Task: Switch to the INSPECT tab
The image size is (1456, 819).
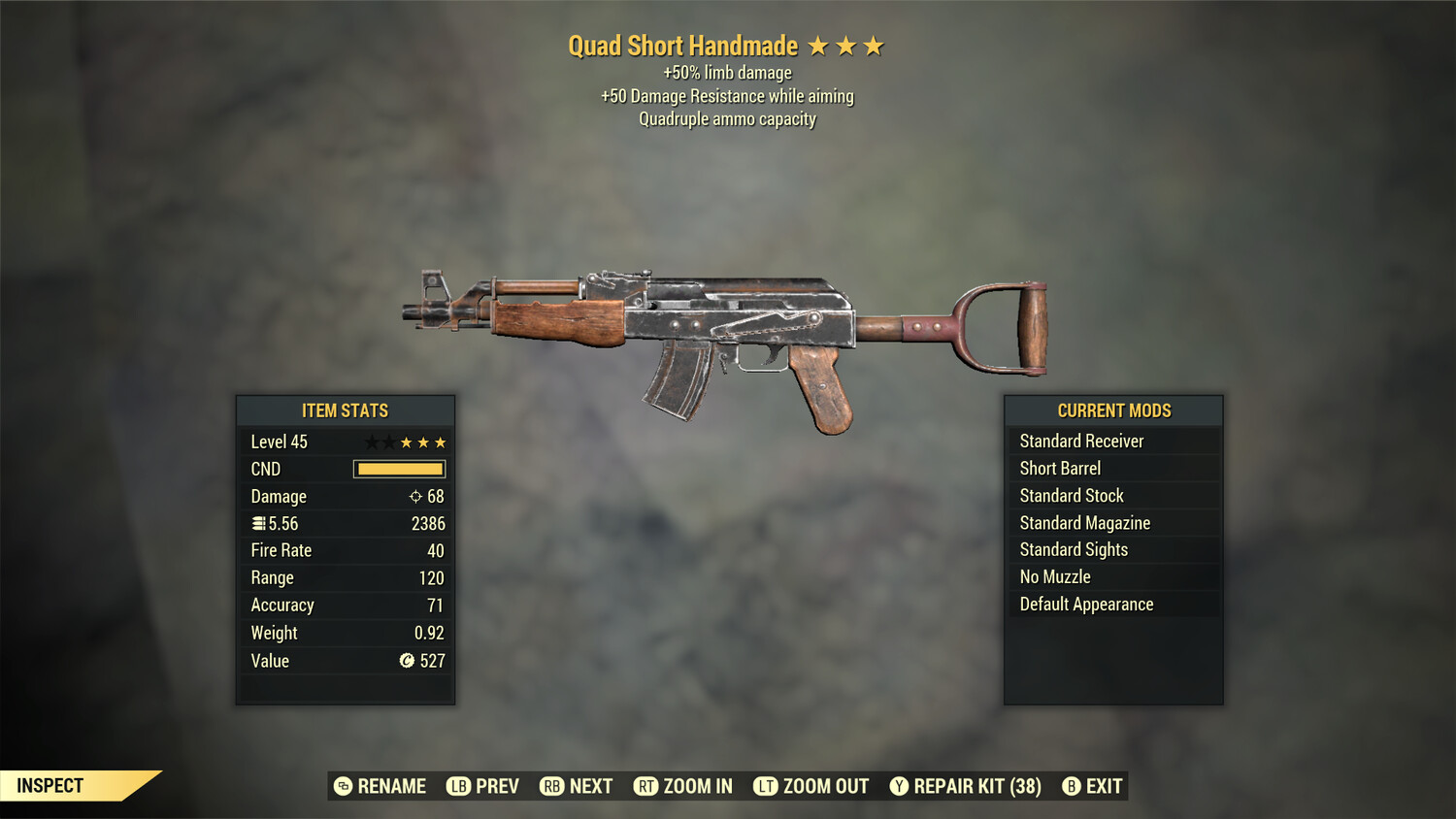Action: pyautogui.click(x=50, y=786)
